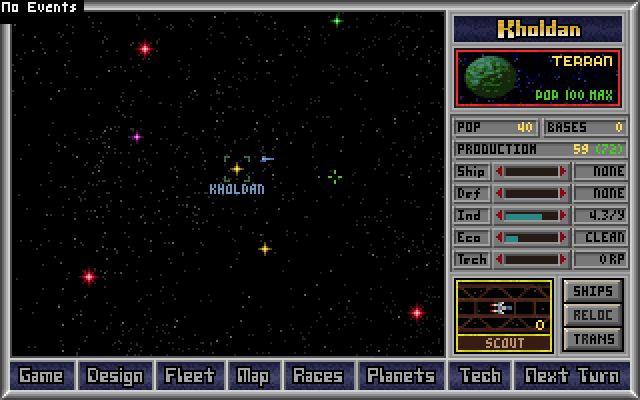Viewport: 640px width, 400px height.
Task: Toggle lock on the Eco label
Action: pyautogui.click(x=471, y=238)
